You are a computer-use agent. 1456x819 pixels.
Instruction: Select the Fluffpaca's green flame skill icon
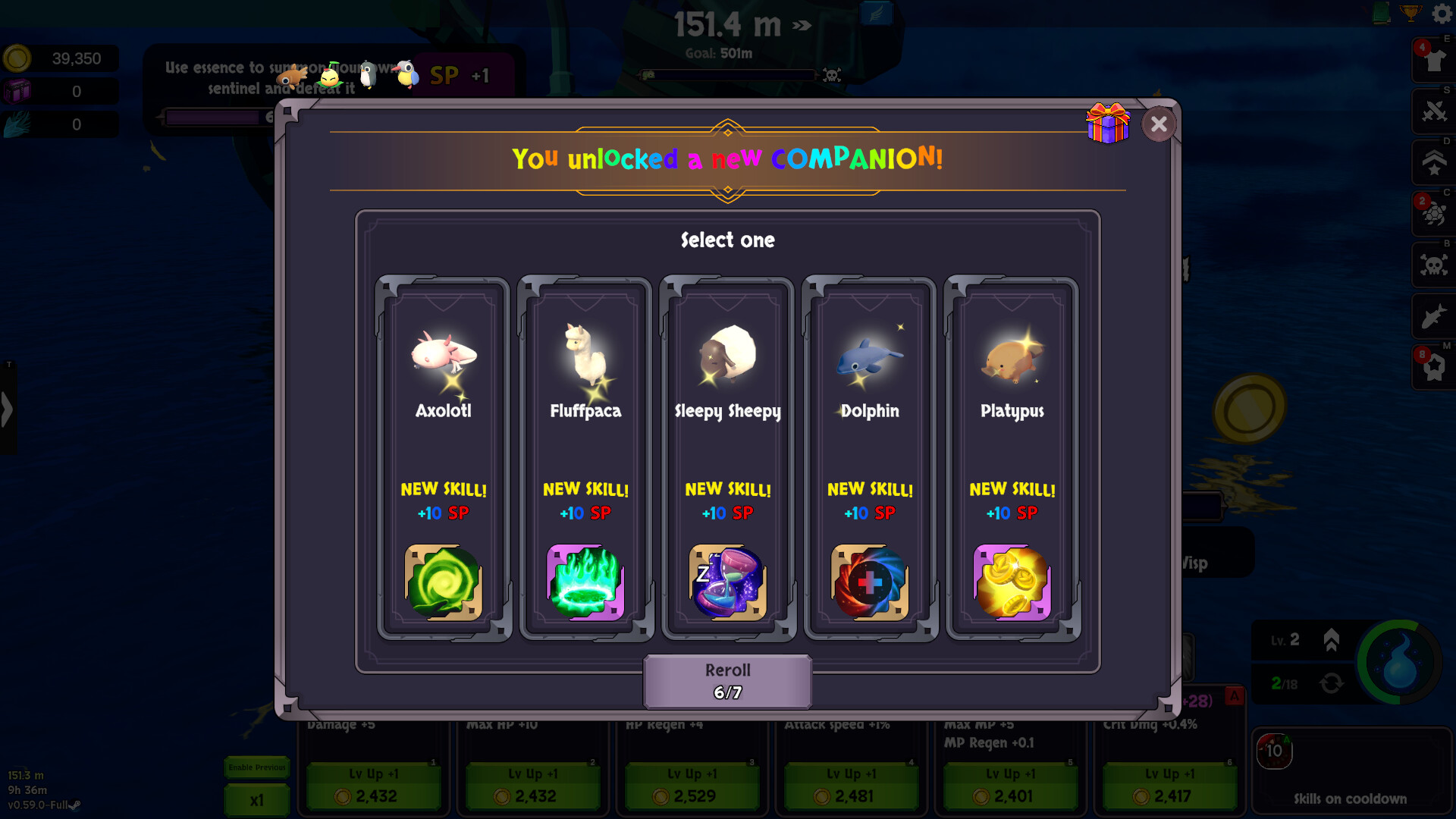[585, 582]
